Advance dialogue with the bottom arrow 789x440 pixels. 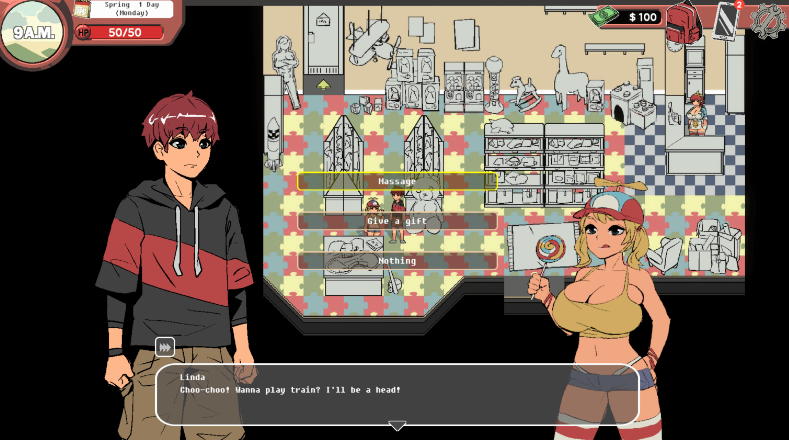[x=397, y=426]
